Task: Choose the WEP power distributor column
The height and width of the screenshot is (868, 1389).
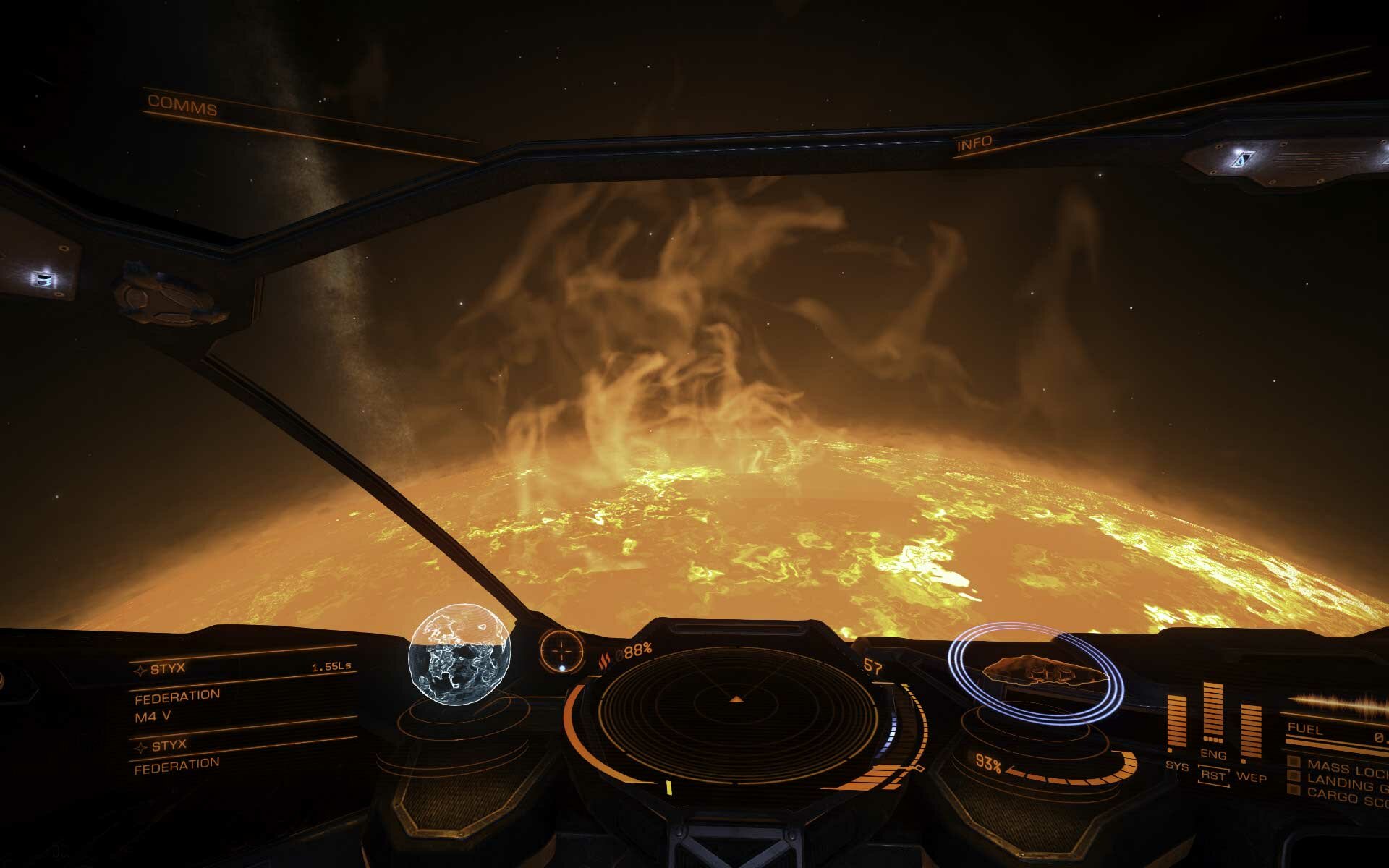Action: (x=1251, y=731)
